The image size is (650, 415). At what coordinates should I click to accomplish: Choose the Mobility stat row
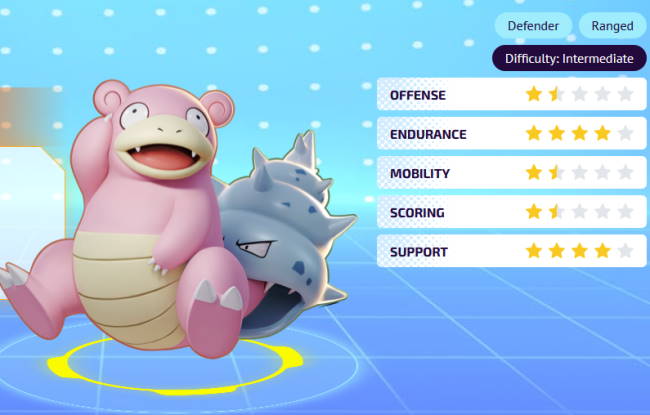pyautogui.click(x=510, y=173)
